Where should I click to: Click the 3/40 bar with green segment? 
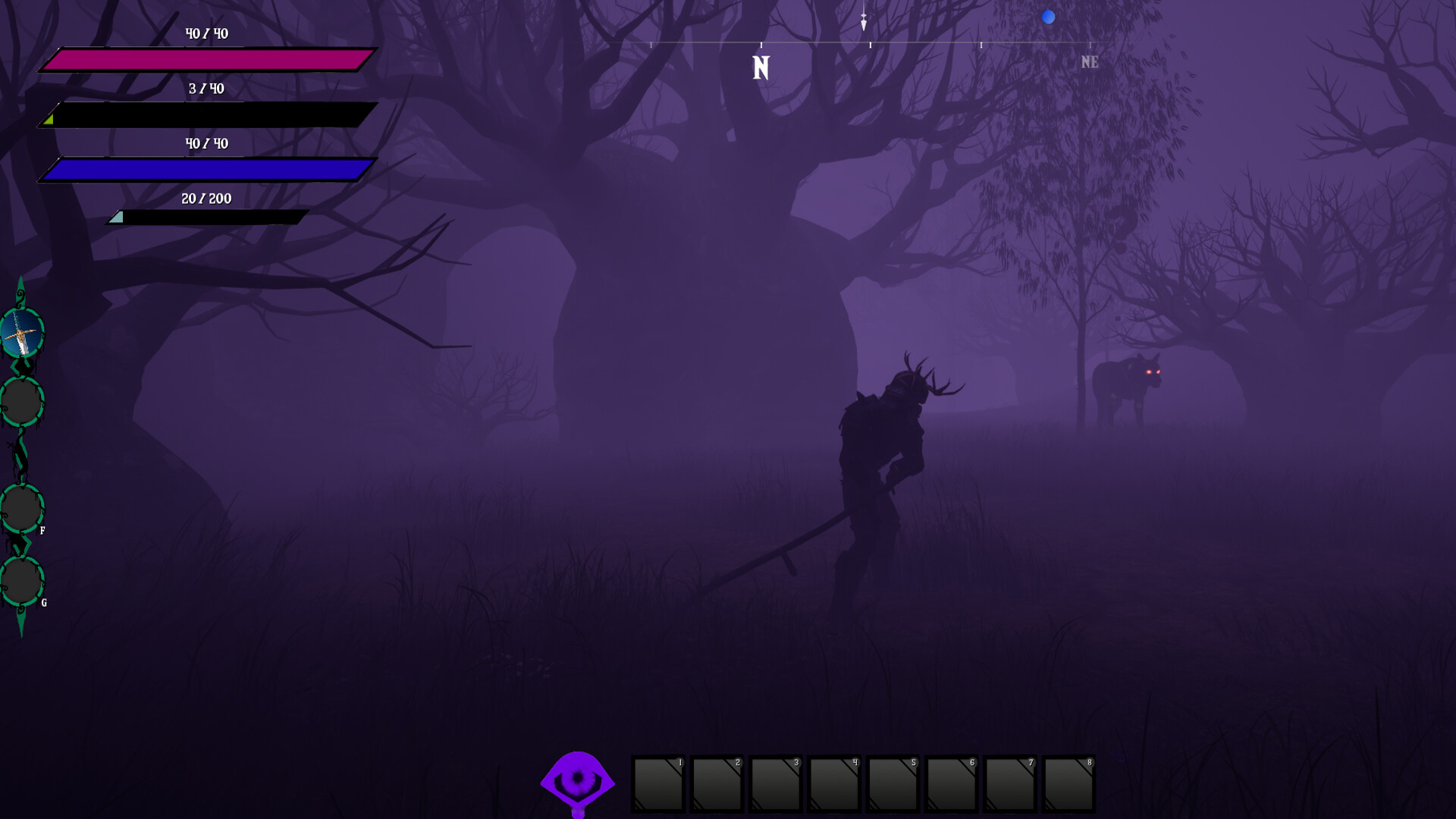203,114
